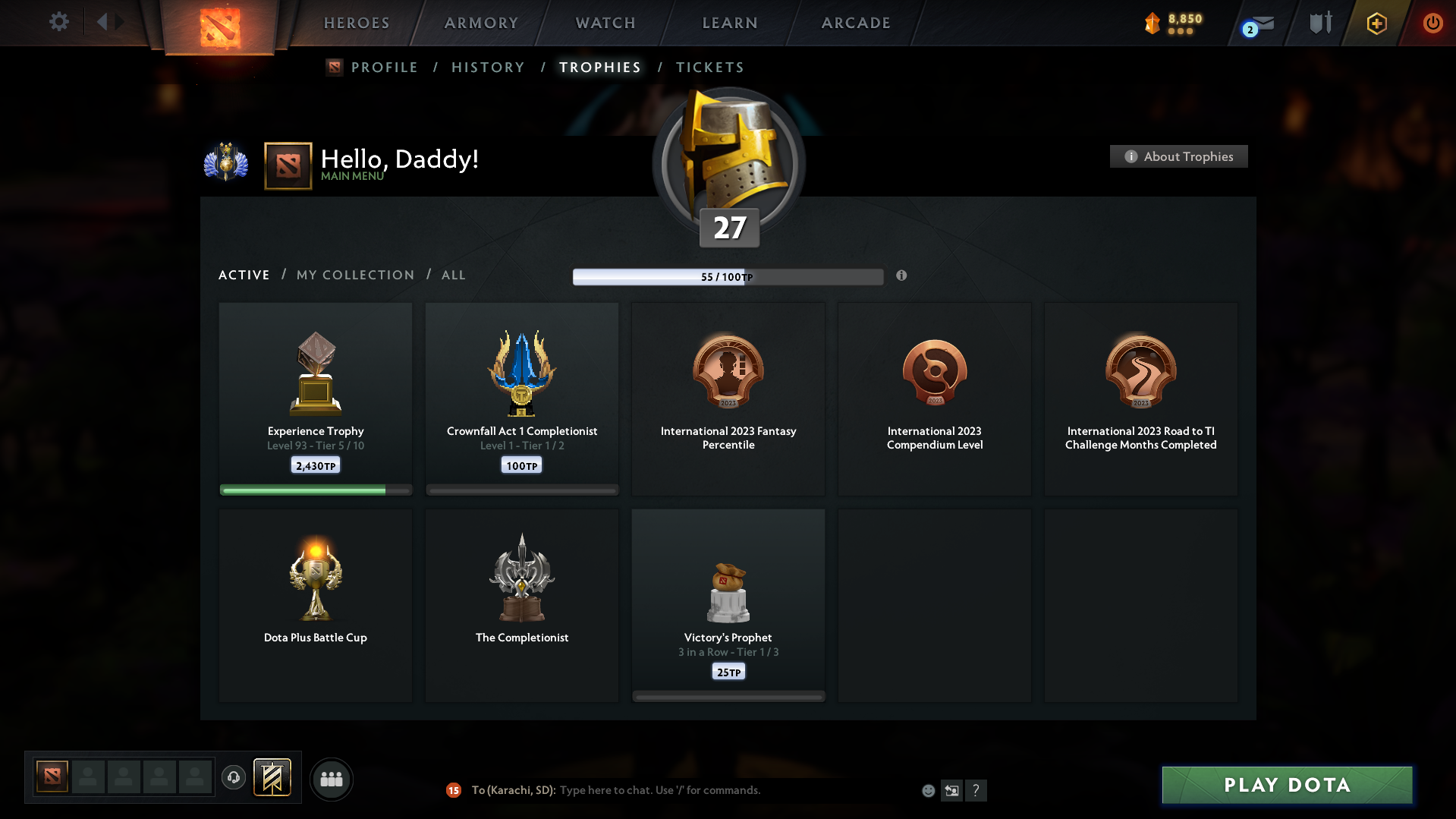This screenshot has width=1456, height=819.
Task: Open the emoticon smiley in the chat bar
Action: [928, 790]
